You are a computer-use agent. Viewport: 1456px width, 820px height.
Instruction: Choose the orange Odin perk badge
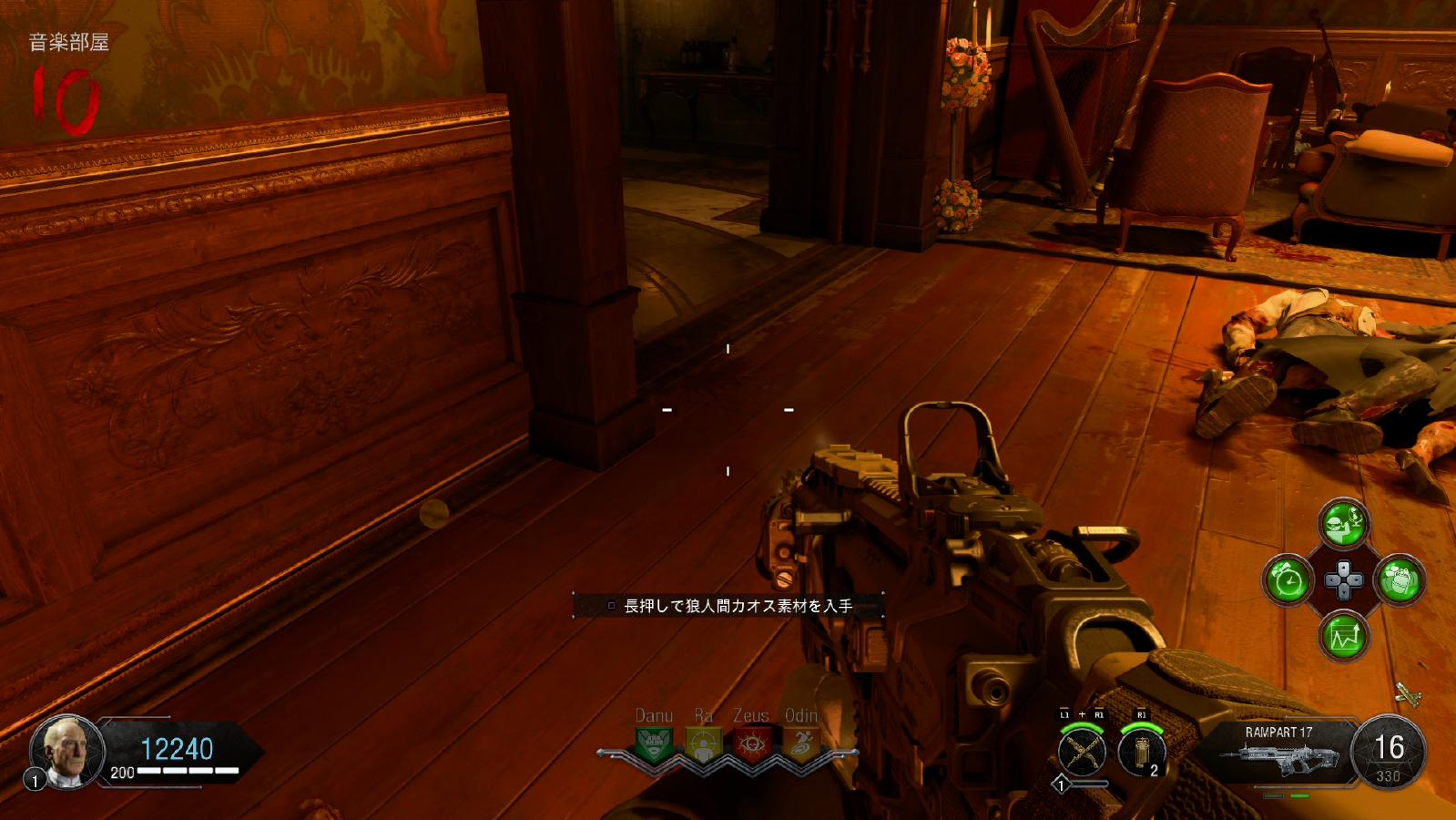pos(800,743)
